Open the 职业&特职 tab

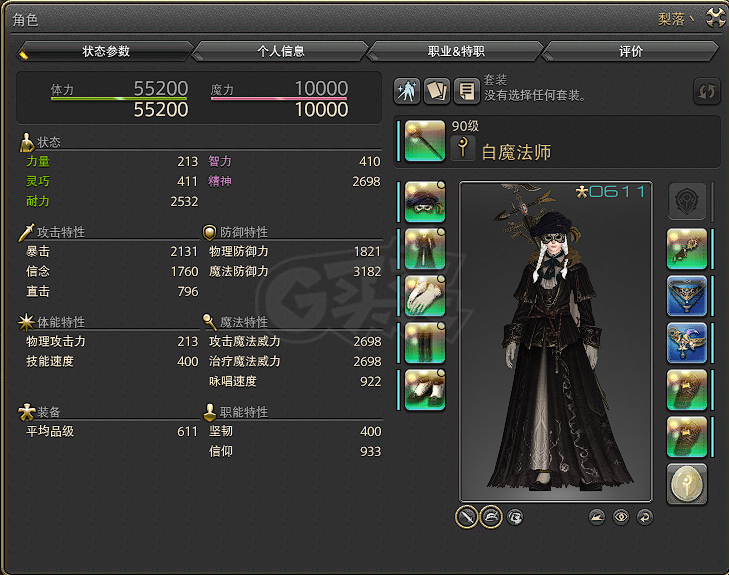tap(455, 51)
